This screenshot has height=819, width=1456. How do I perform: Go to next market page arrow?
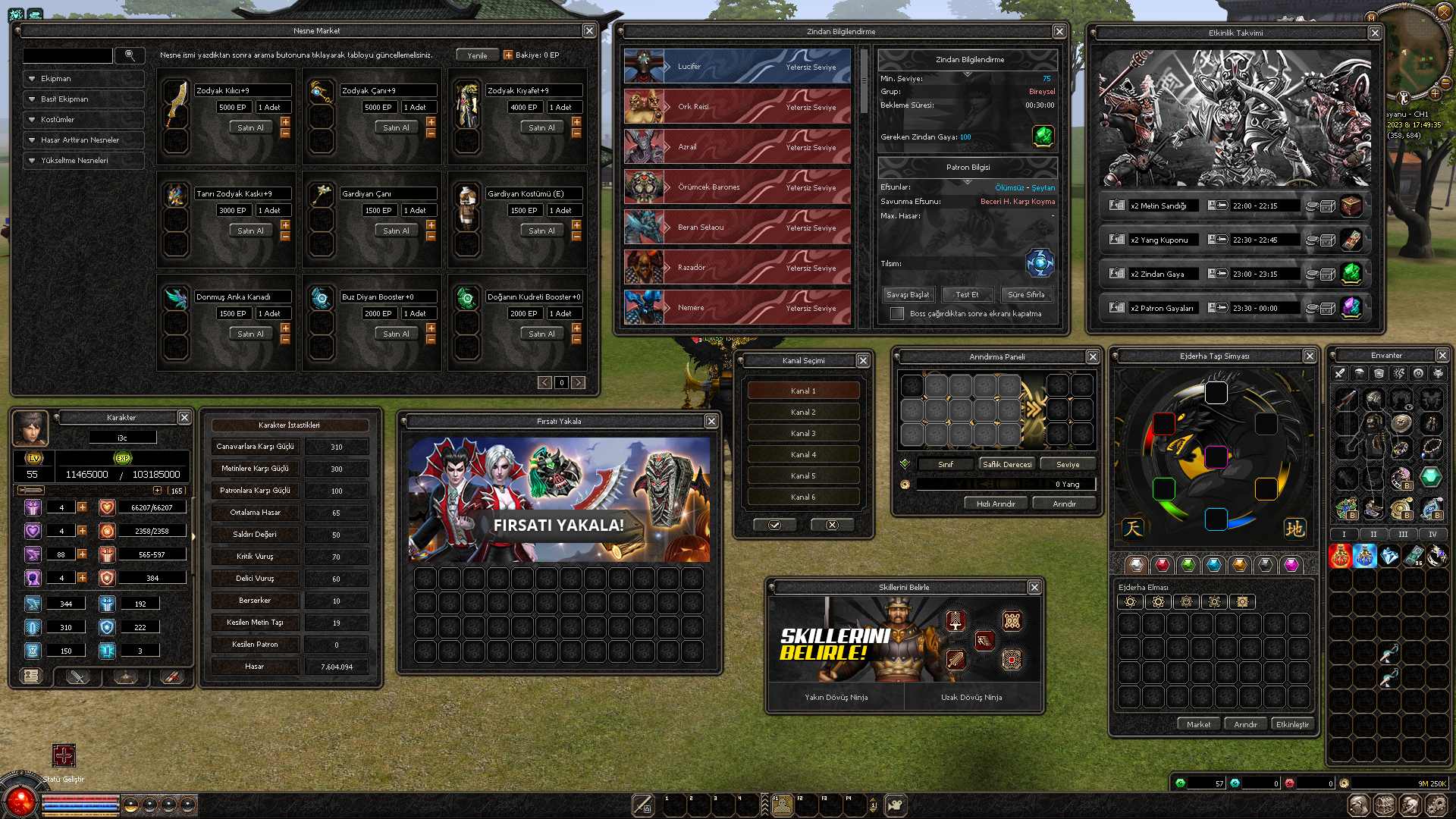tap(579, 382)
